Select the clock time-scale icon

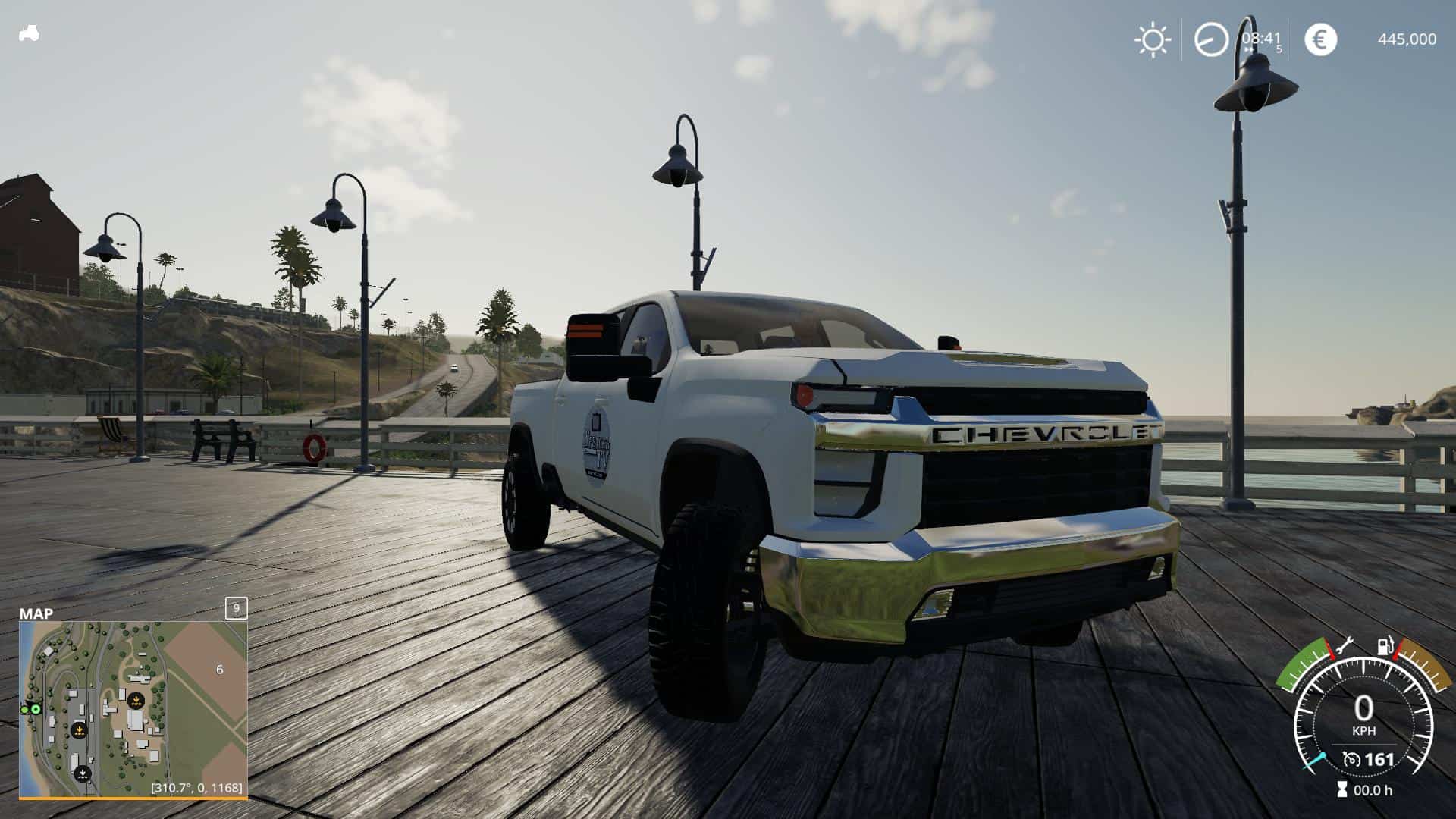[1210, 39]
